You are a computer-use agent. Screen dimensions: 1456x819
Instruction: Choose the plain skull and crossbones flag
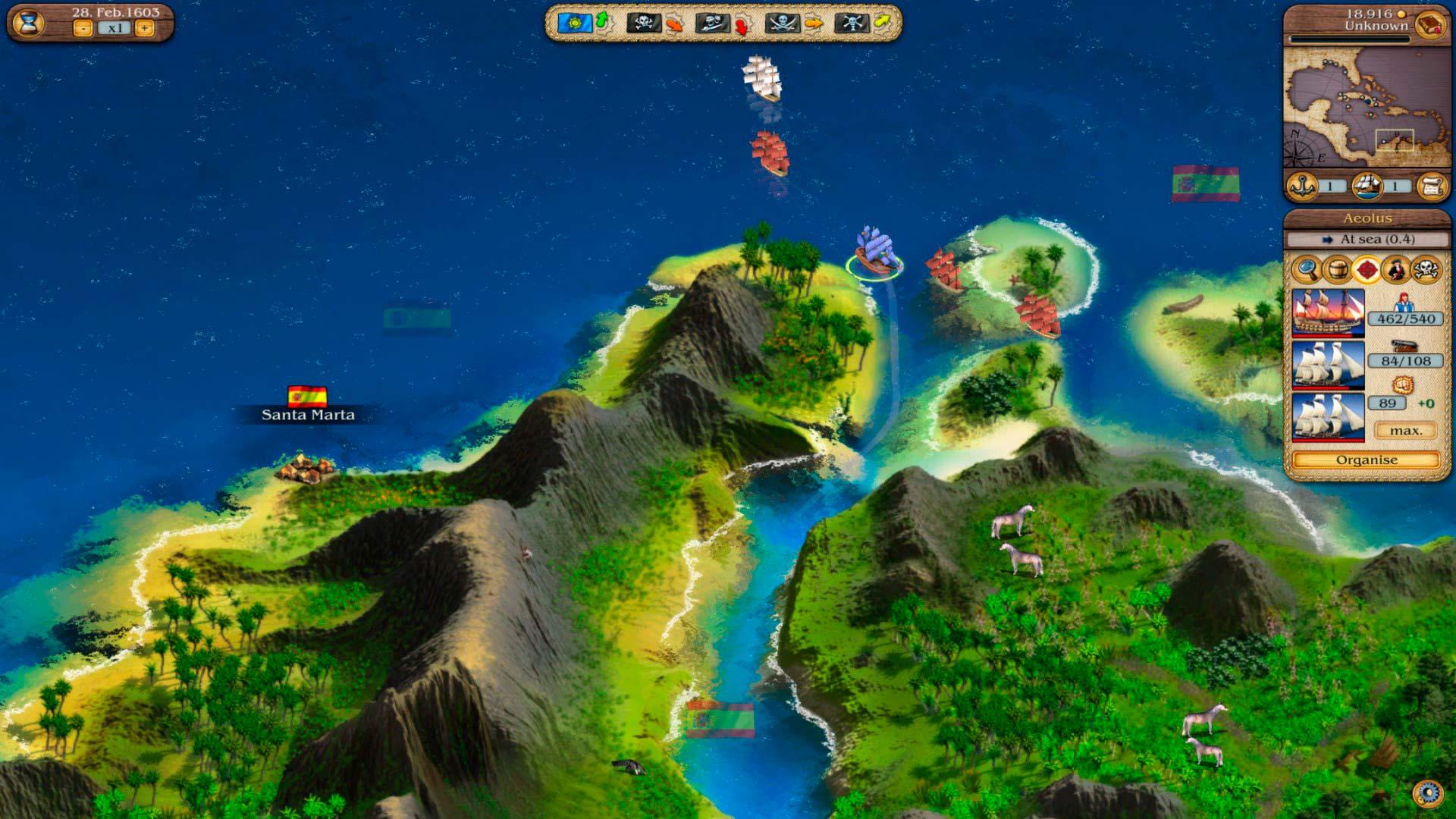click(x=642, y=23)
